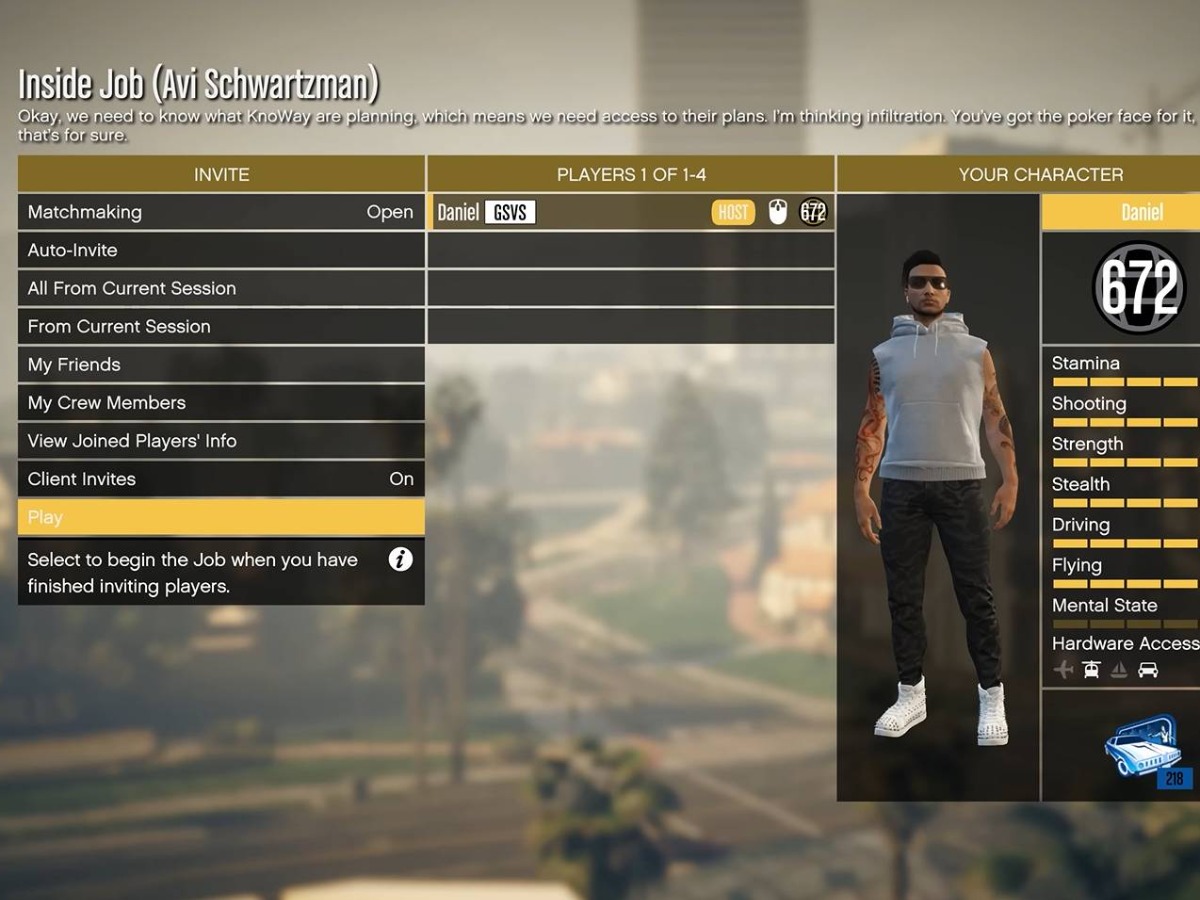The width and height of the screenshot is (1200, 900).
Task: View Joined Players' Info
Action: pos(220,441)
